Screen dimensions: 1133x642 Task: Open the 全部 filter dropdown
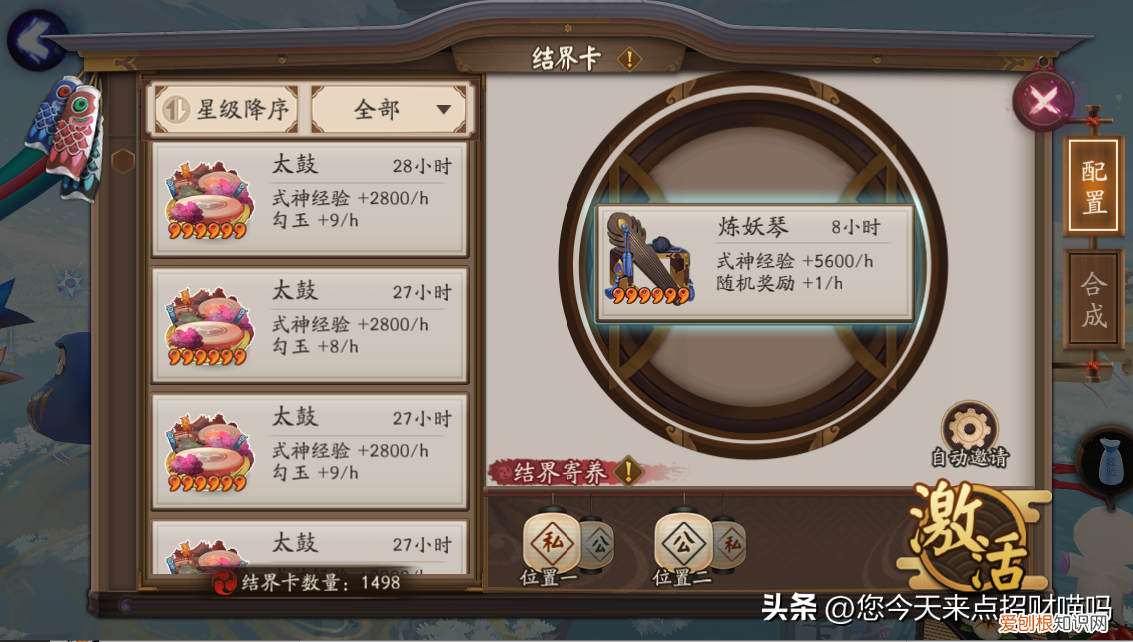389,110
